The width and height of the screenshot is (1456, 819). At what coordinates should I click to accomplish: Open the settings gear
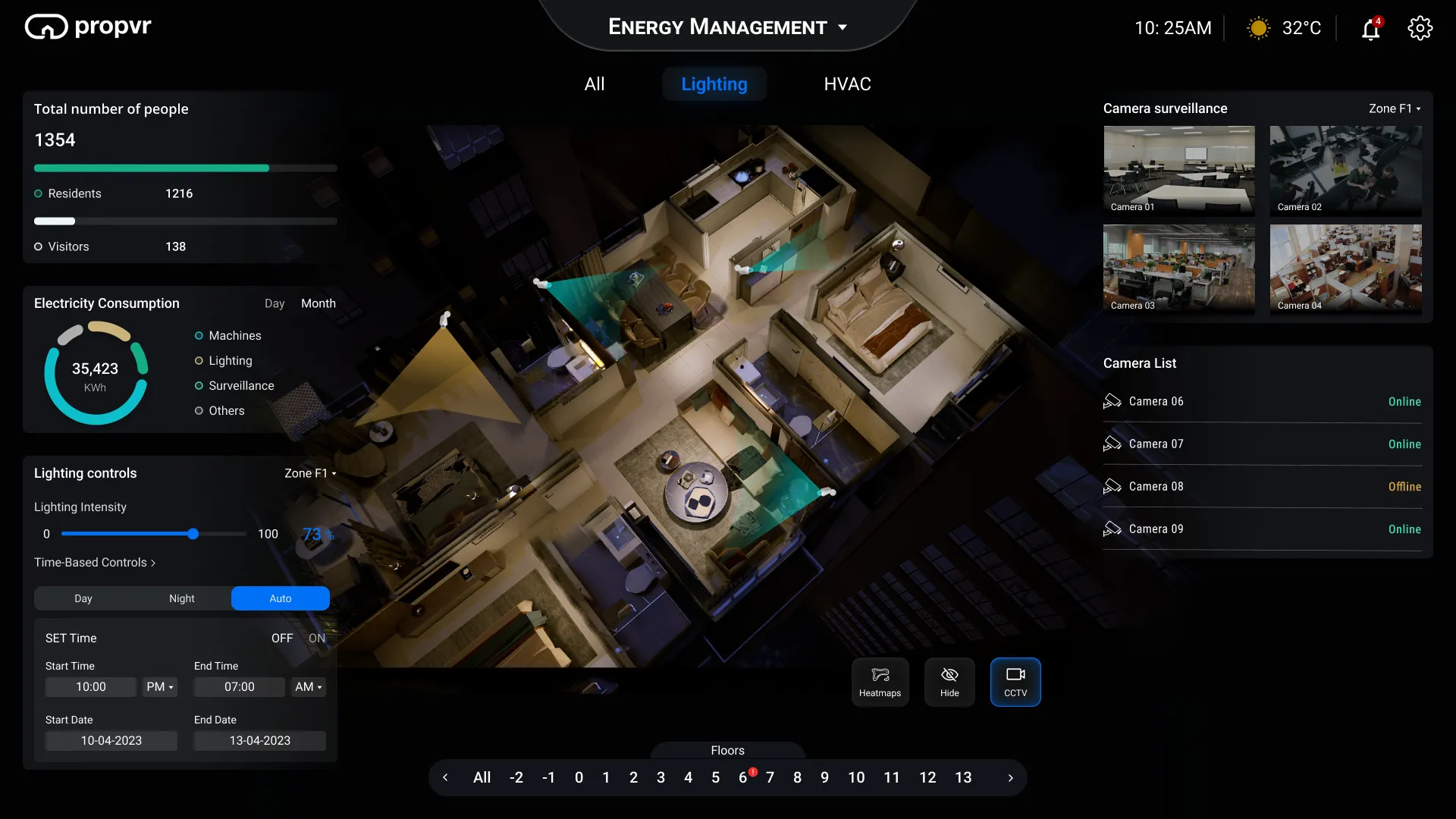1420,28
